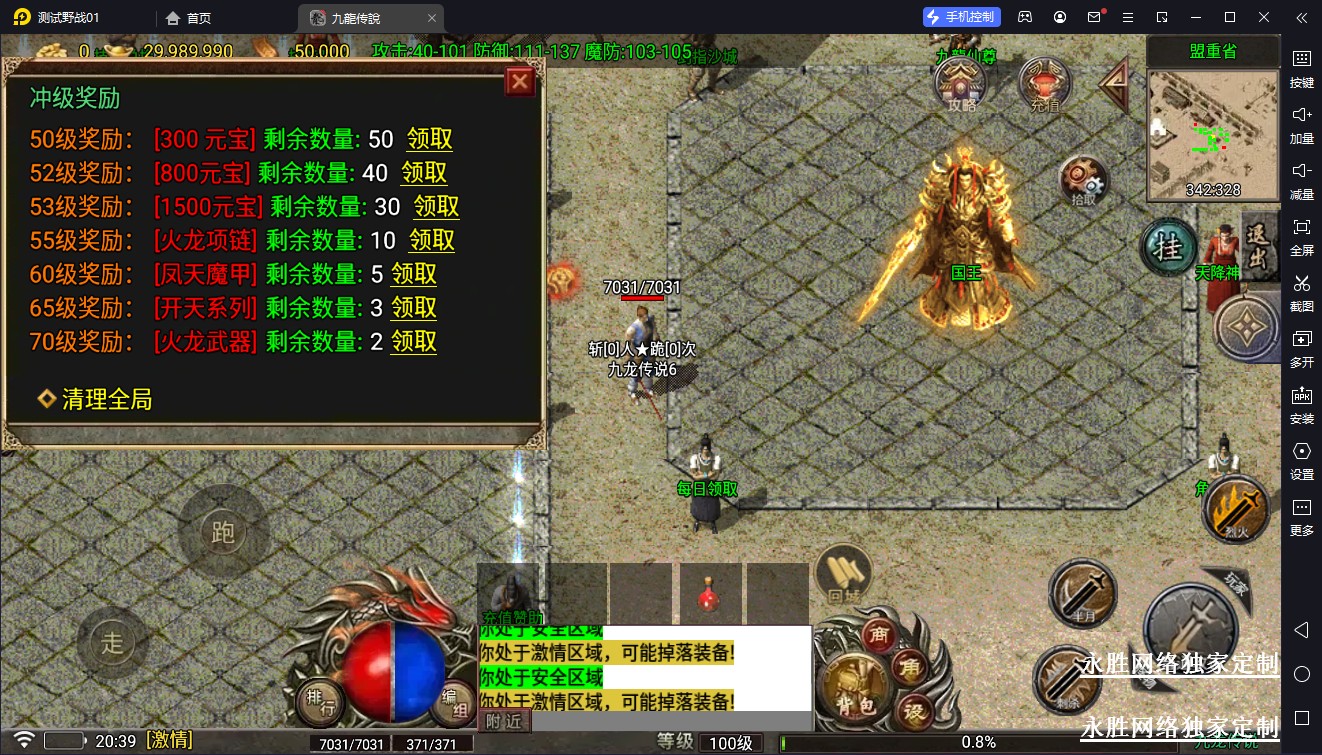Toggle the 拾取 pickup gear icon
1322x755 pixels.
click(1085, 182)
